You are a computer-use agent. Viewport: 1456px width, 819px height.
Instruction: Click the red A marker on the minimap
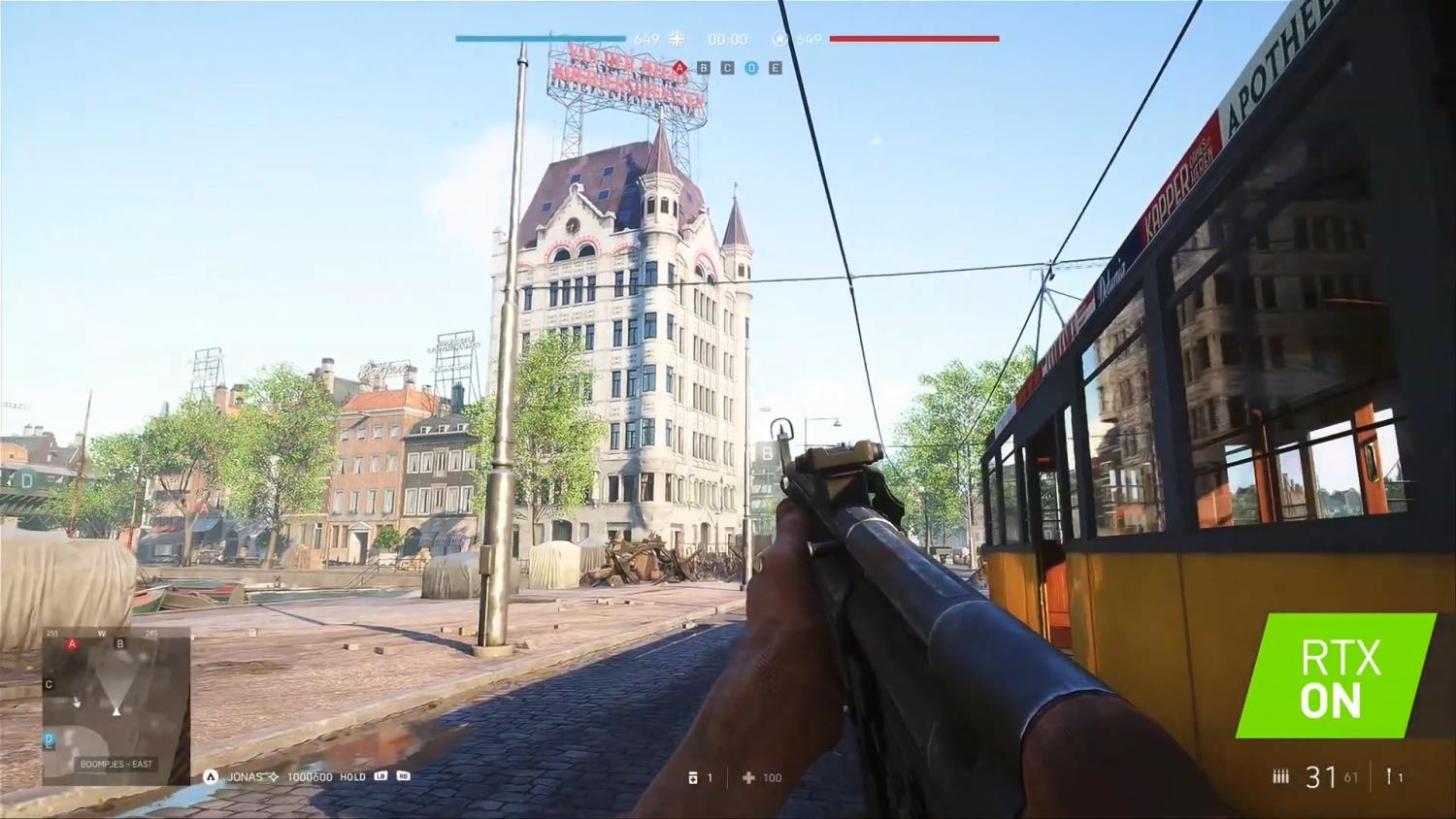click(72, 644)
